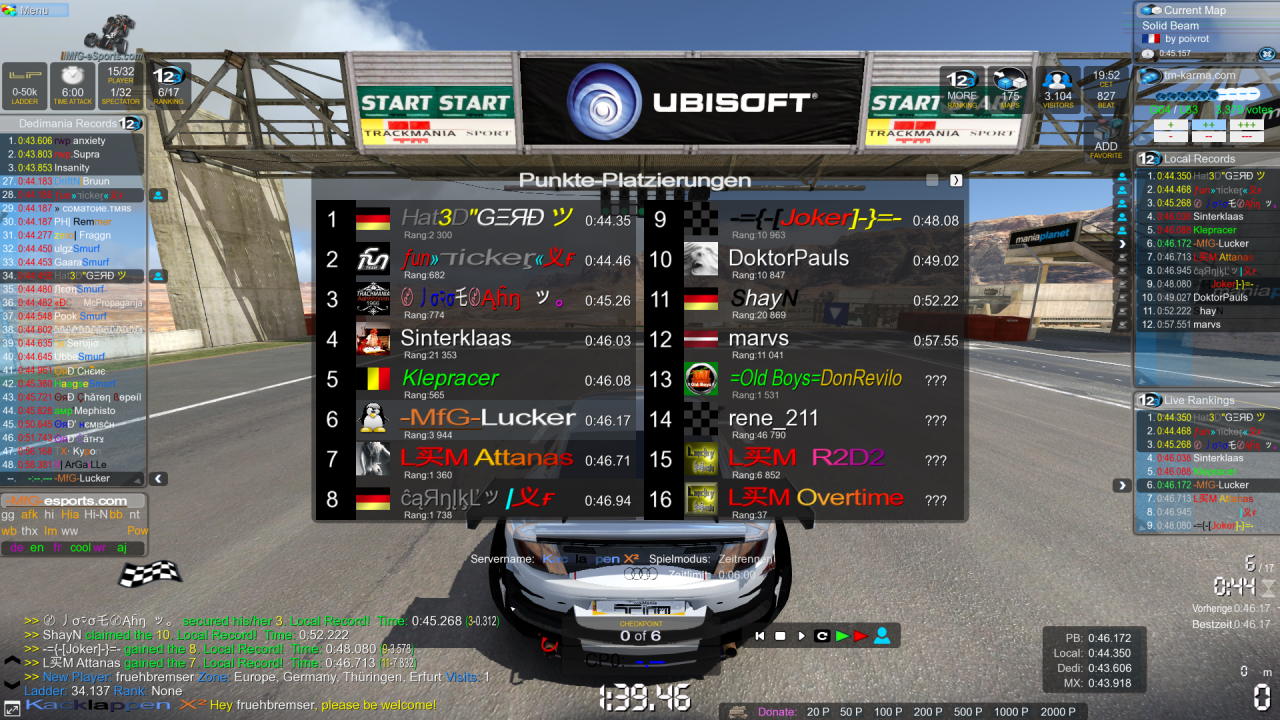Click the stop square playback control
Viewport: 1280px width, 720px height.
pos(780,636)
